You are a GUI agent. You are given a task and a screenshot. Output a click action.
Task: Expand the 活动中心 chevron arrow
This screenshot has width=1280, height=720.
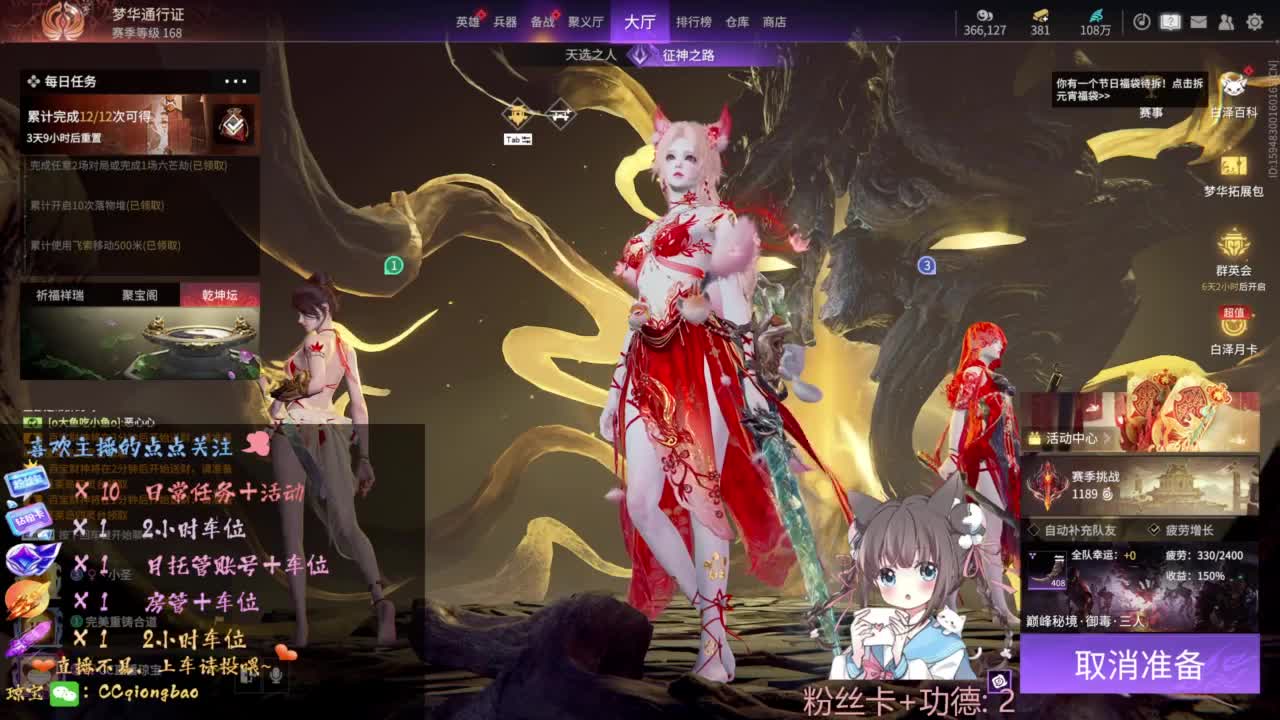pyautogui.click(x=1105, y=438)
